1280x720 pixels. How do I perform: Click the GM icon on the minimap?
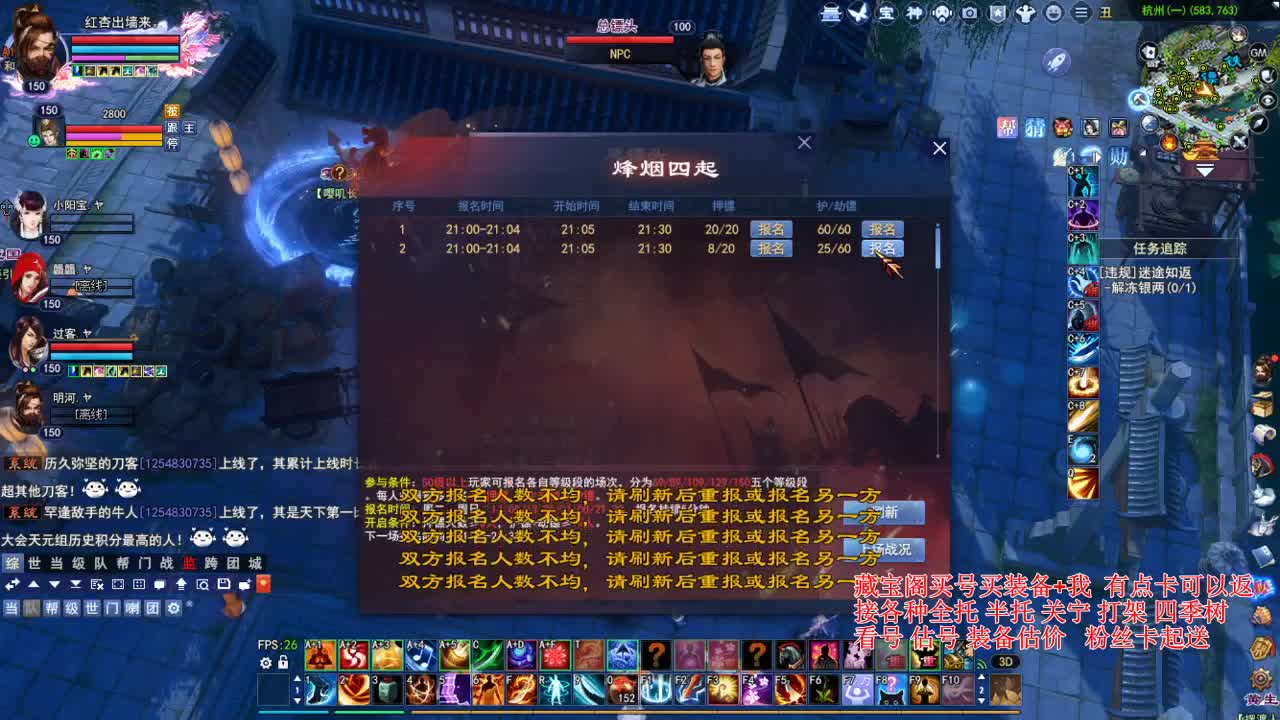click(1256, 52)
